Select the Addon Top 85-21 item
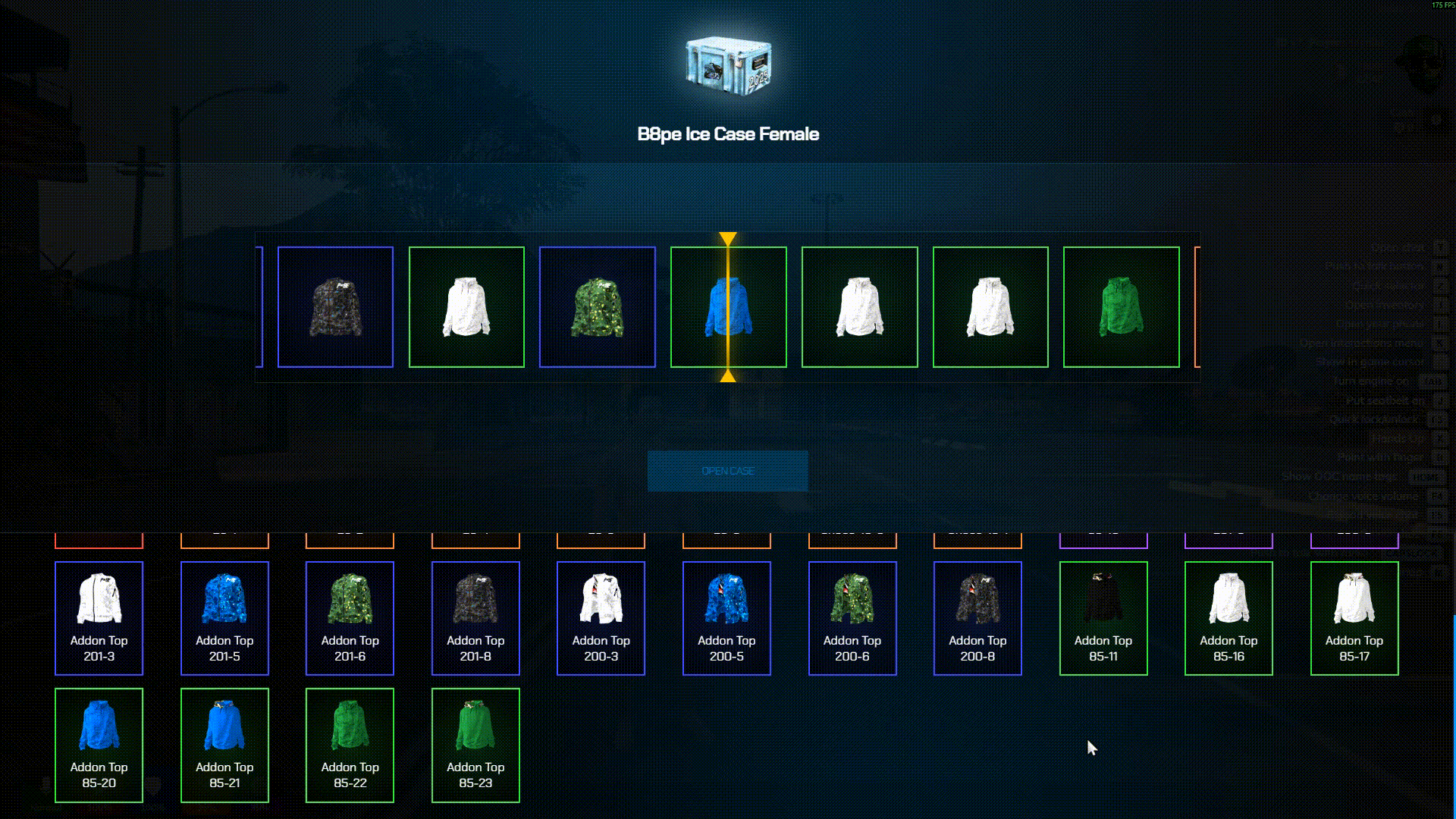 (x=224, y=745)
